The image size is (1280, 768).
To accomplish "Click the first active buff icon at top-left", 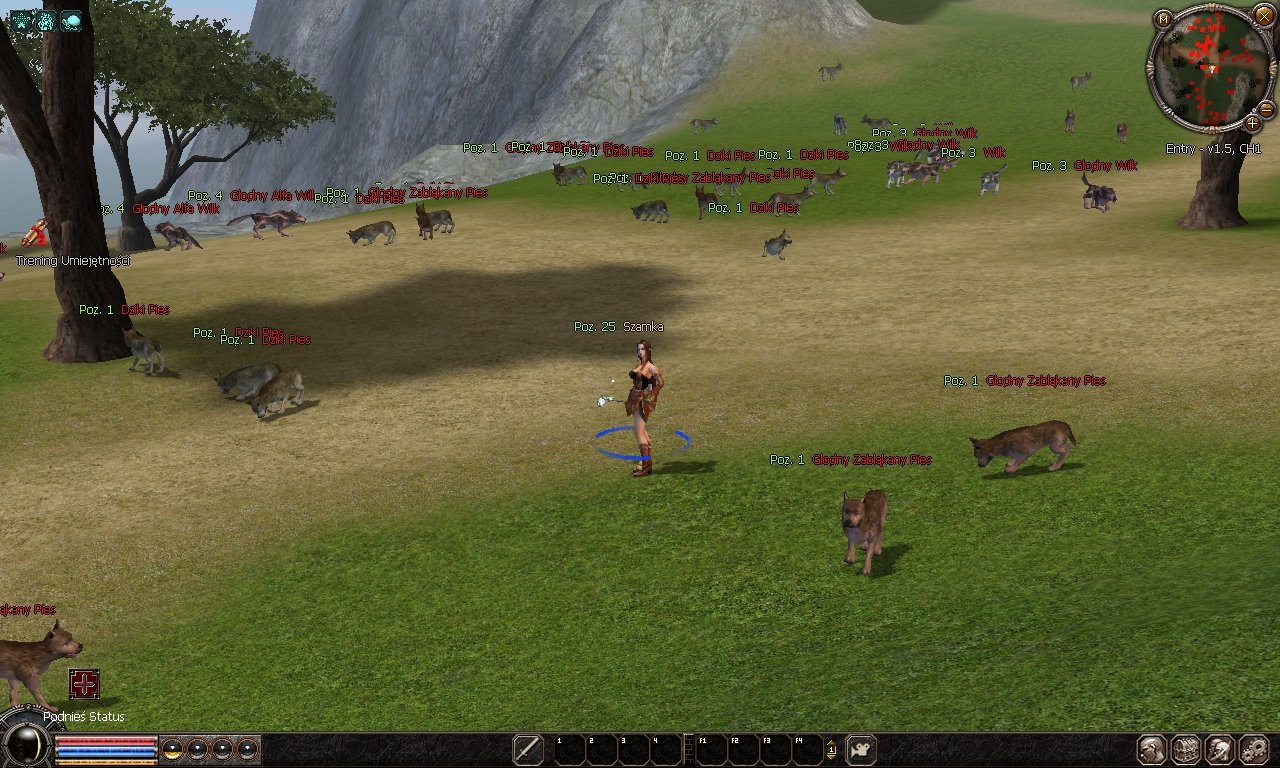I will pos(22,20).
